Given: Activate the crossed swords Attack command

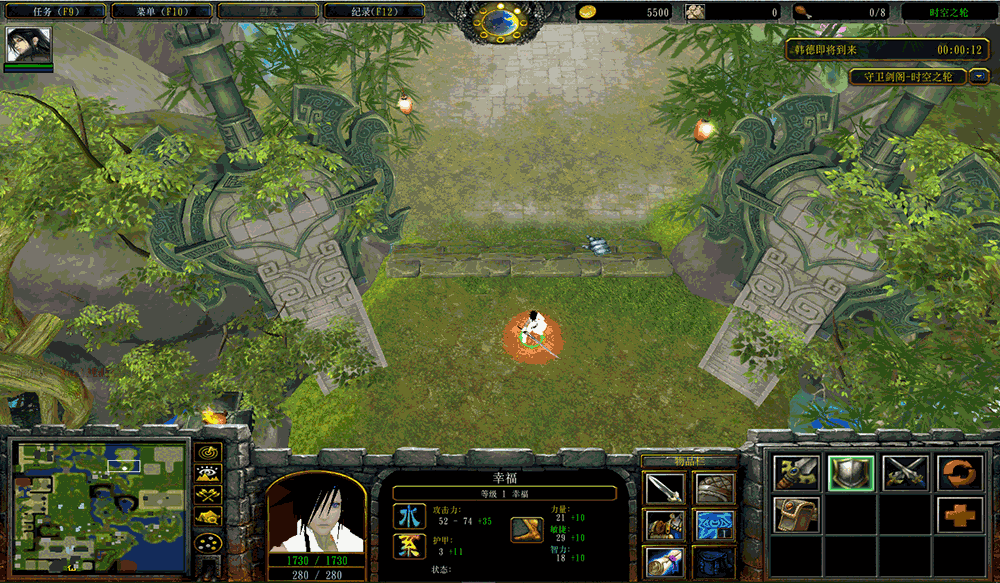Looking at the screenshot, I should tap(906, 473).
